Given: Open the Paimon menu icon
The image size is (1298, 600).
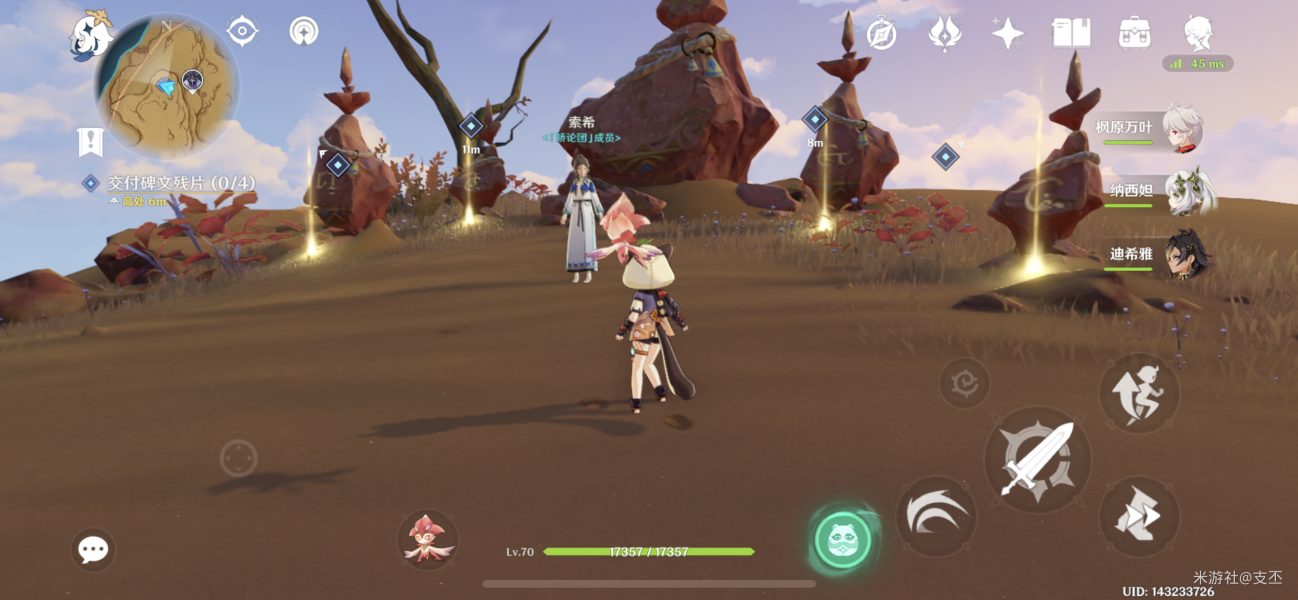Looking at the screenshot, I should point(91,35).
